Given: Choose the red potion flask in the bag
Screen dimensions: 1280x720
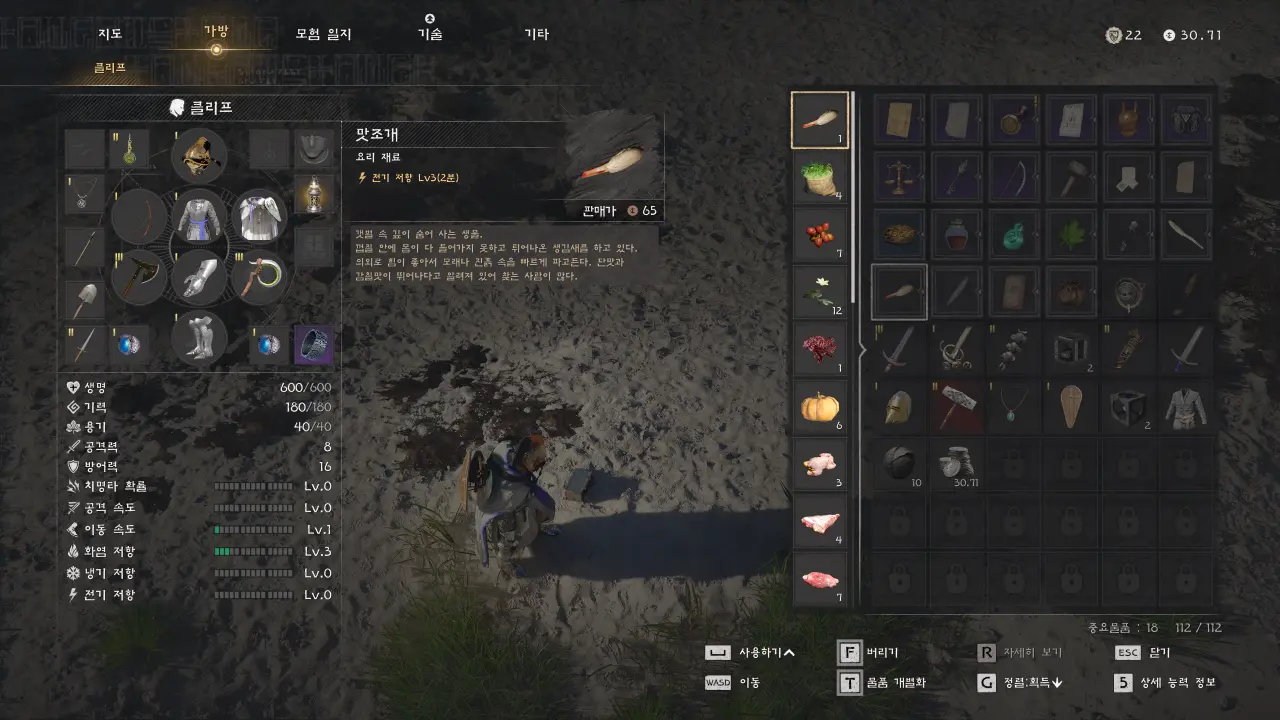Looking at the screenshot, I should 956,235.
